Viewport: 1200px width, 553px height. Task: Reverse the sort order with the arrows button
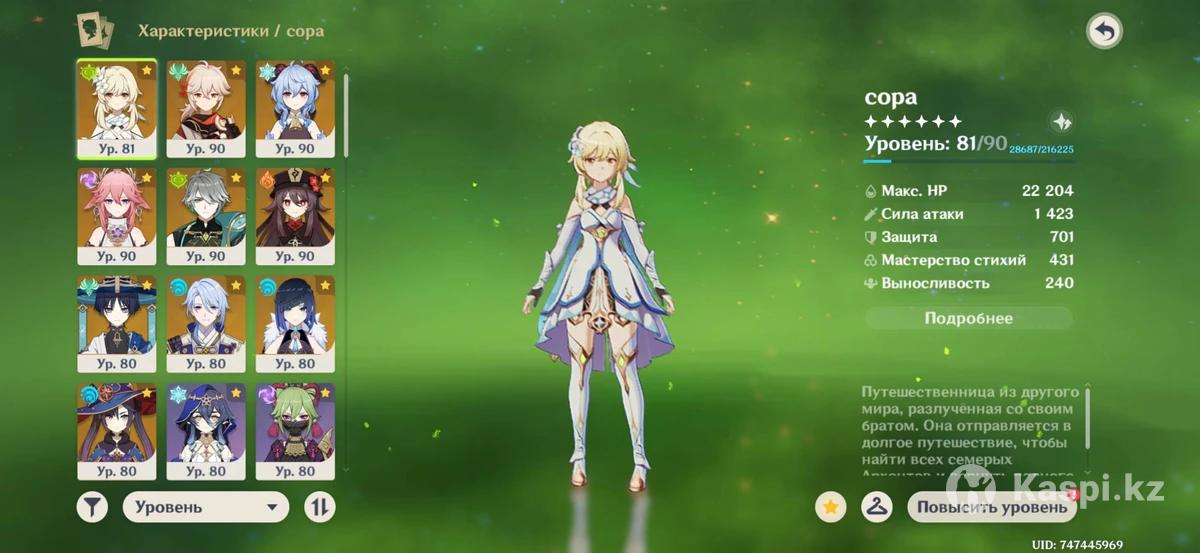pyautogui.click(x=319, y=507)
